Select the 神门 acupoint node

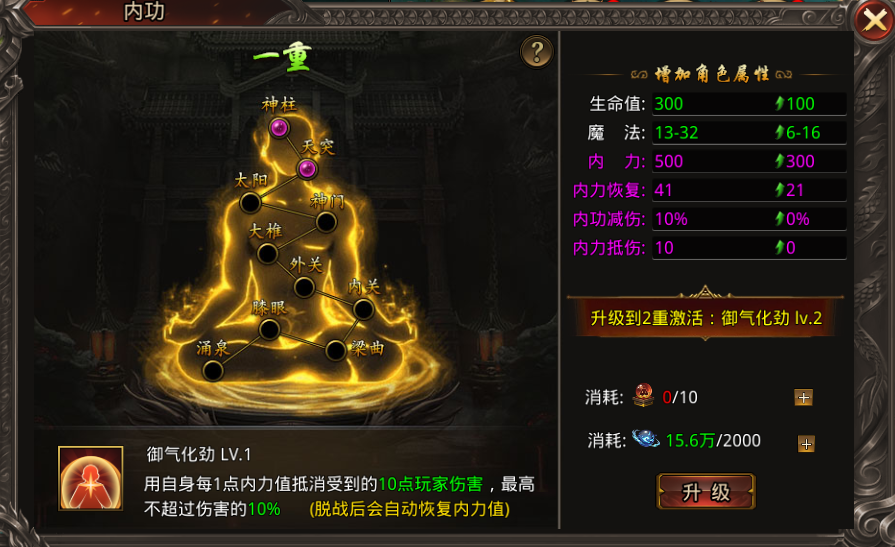pyautogui.click(x=326, y=221)
